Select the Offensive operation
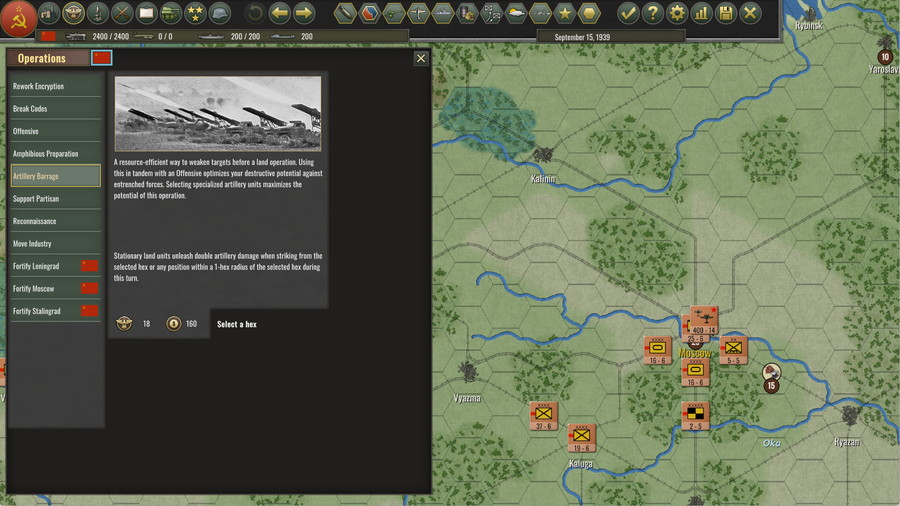Viewport: 900px width, 506px height. point(55,131)
